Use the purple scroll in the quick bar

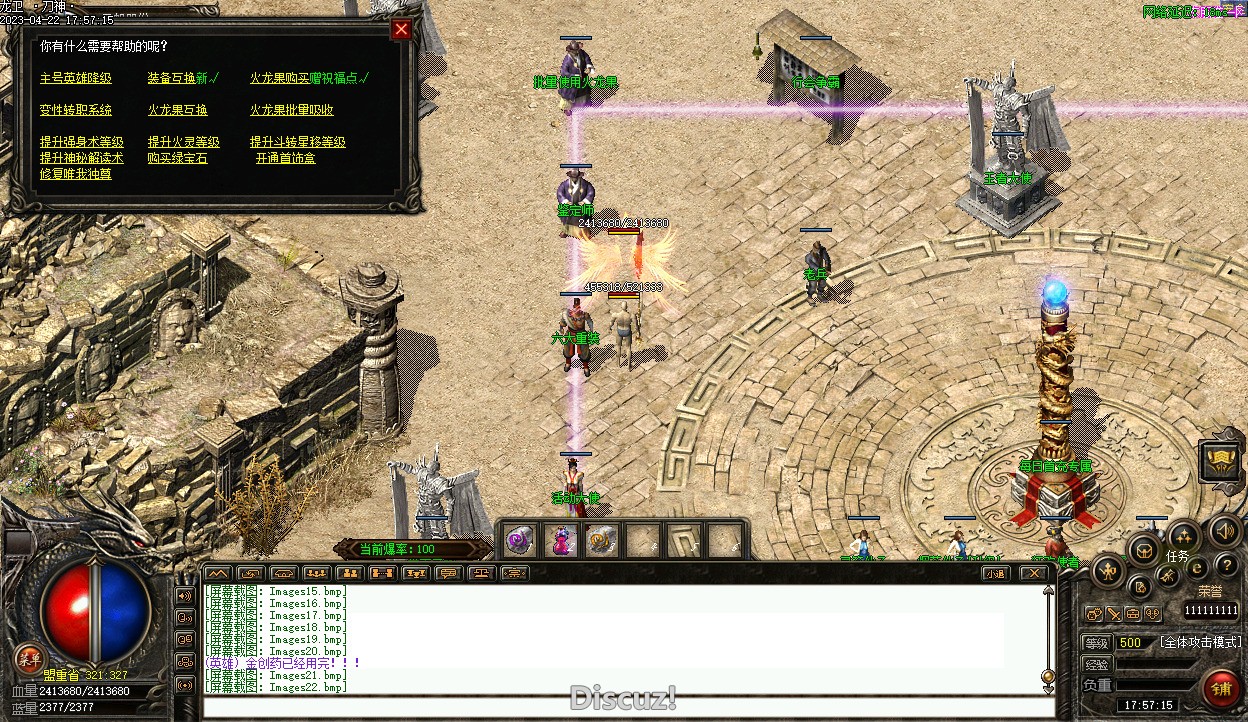click(519, 540)
